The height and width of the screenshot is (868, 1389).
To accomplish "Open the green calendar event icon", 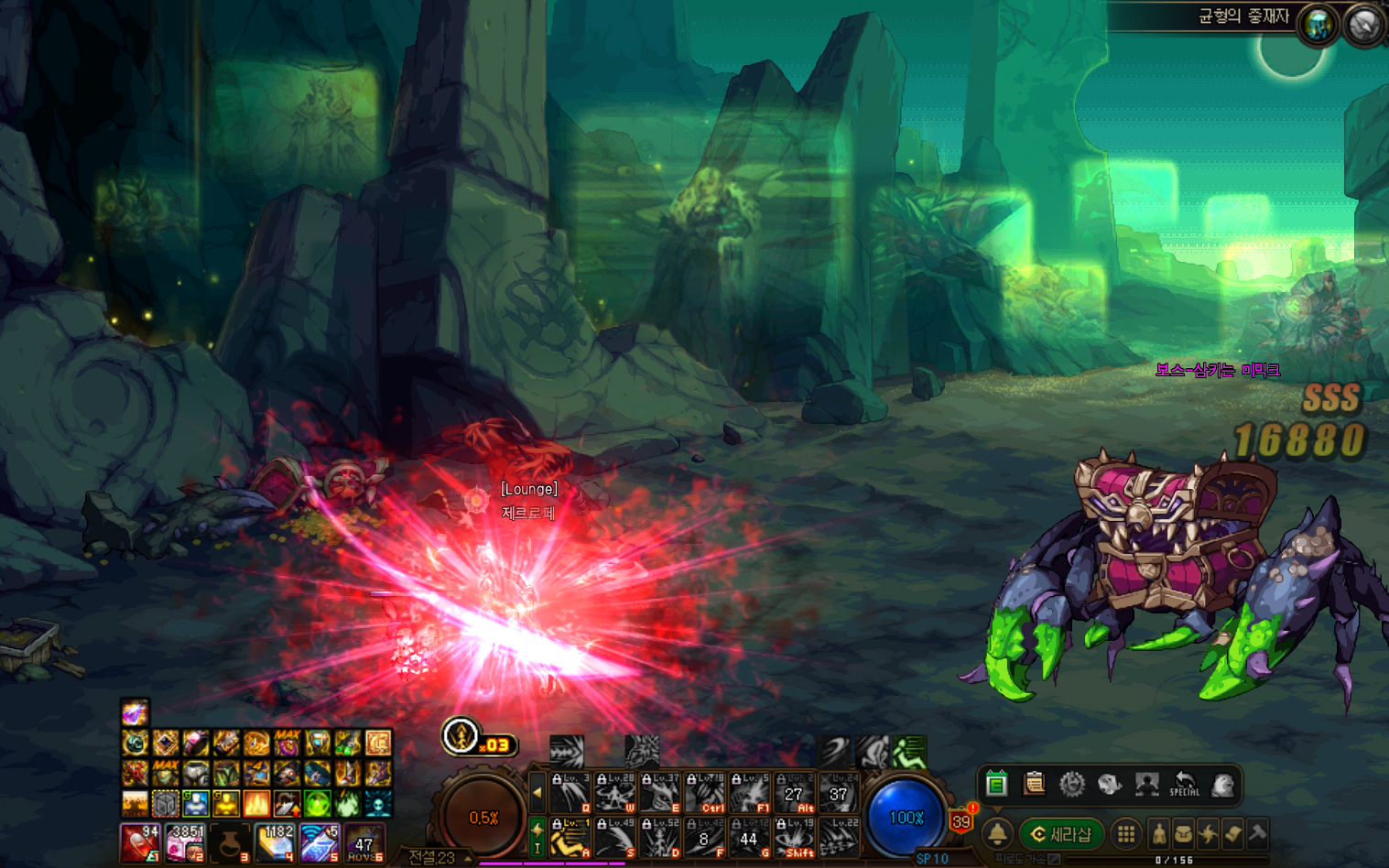I will (996, 784).
